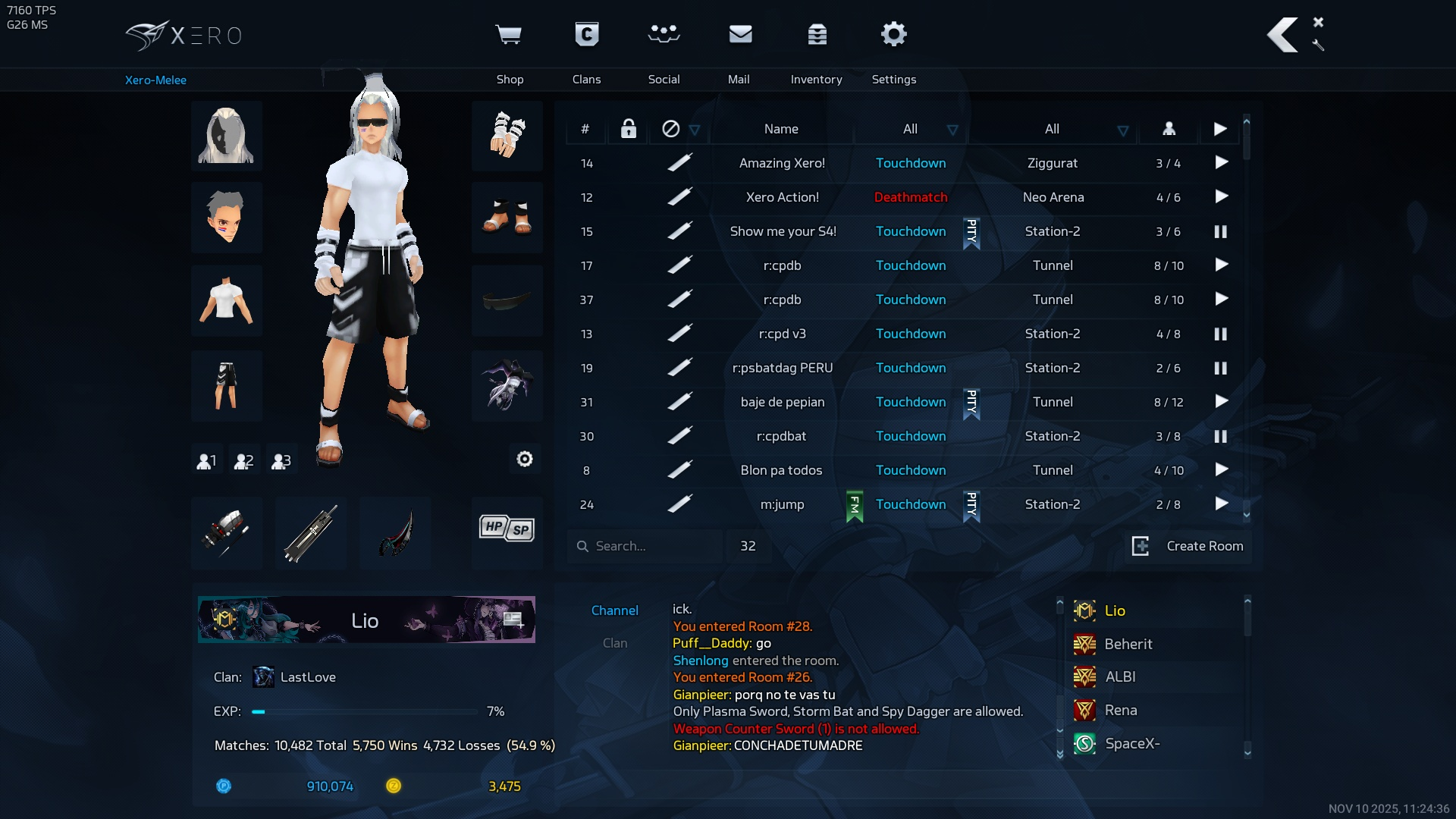Click the room Search field
The image size is (1456, 819).
645,546
